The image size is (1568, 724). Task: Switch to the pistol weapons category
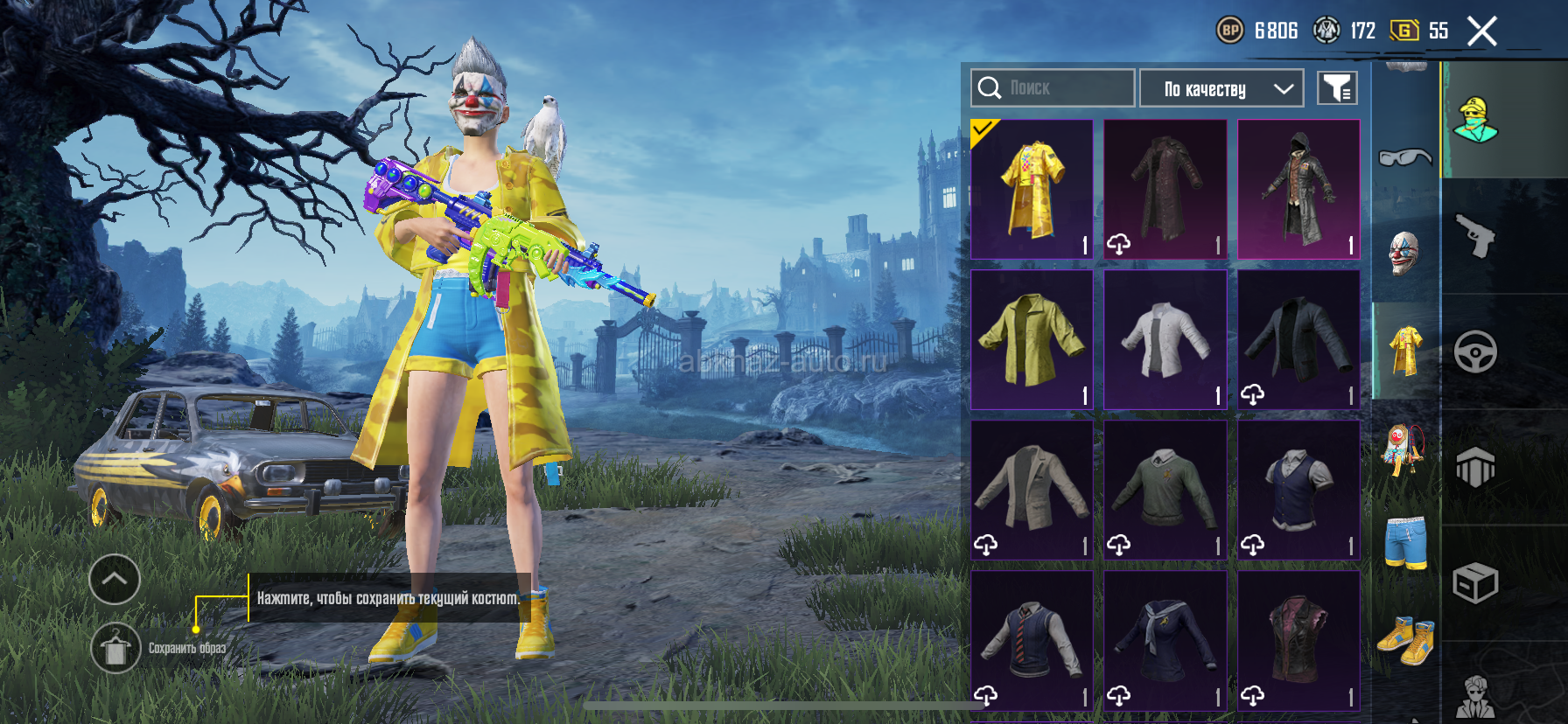pos(1475,236)
